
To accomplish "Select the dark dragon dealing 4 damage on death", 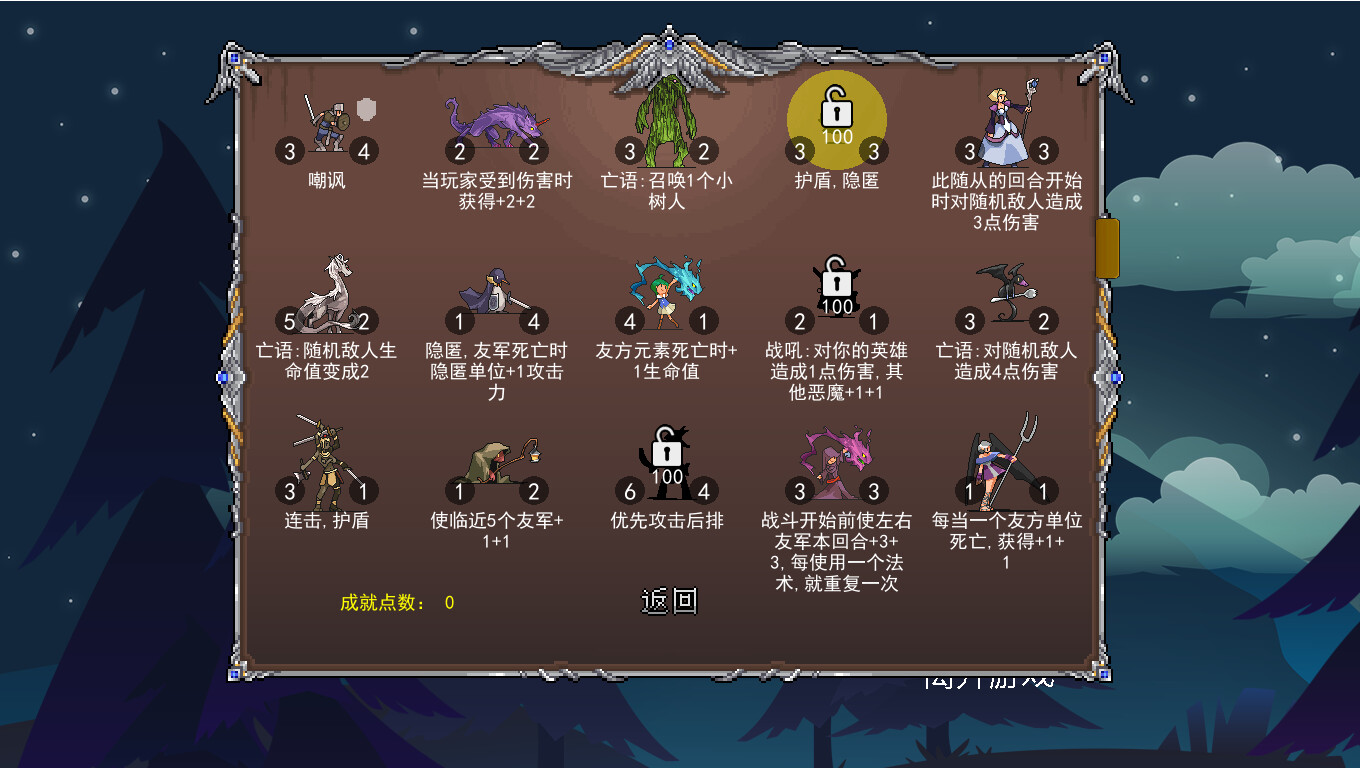I will pos(1008,290).
